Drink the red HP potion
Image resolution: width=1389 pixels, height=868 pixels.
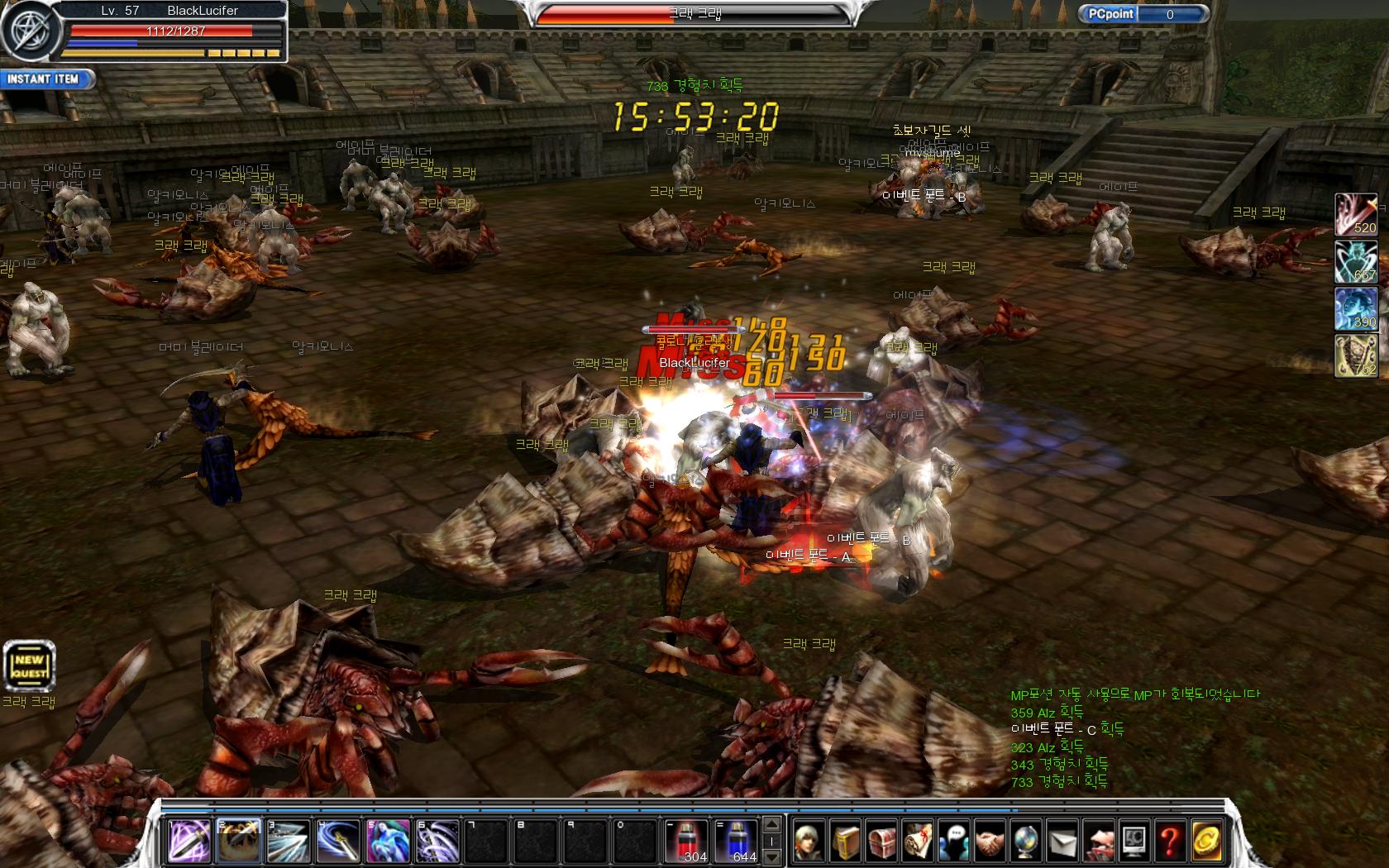tap(685, 841)
